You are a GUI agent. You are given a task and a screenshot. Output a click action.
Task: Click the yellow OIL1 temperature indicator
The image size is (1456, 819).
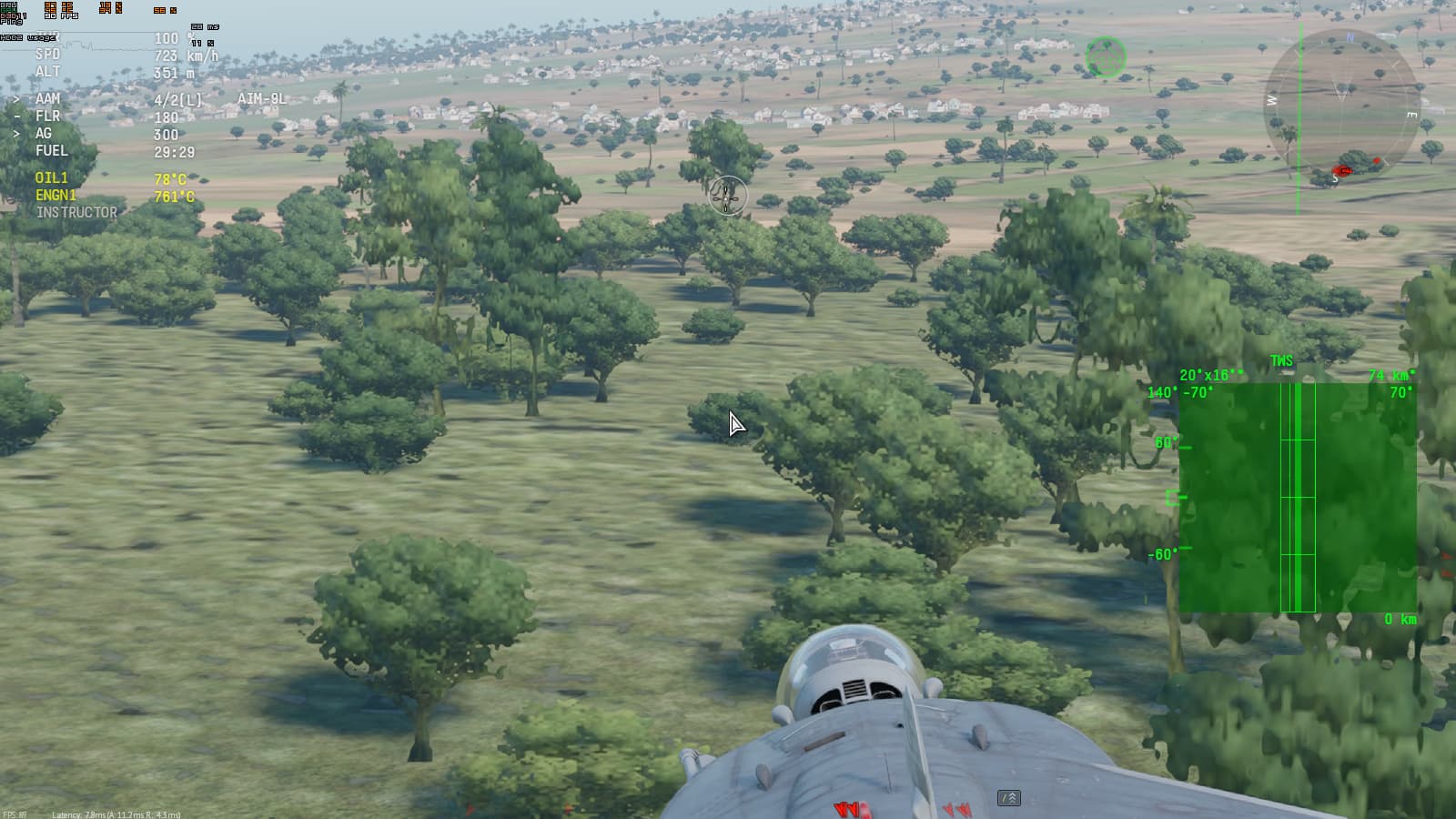tap(50, 179)
